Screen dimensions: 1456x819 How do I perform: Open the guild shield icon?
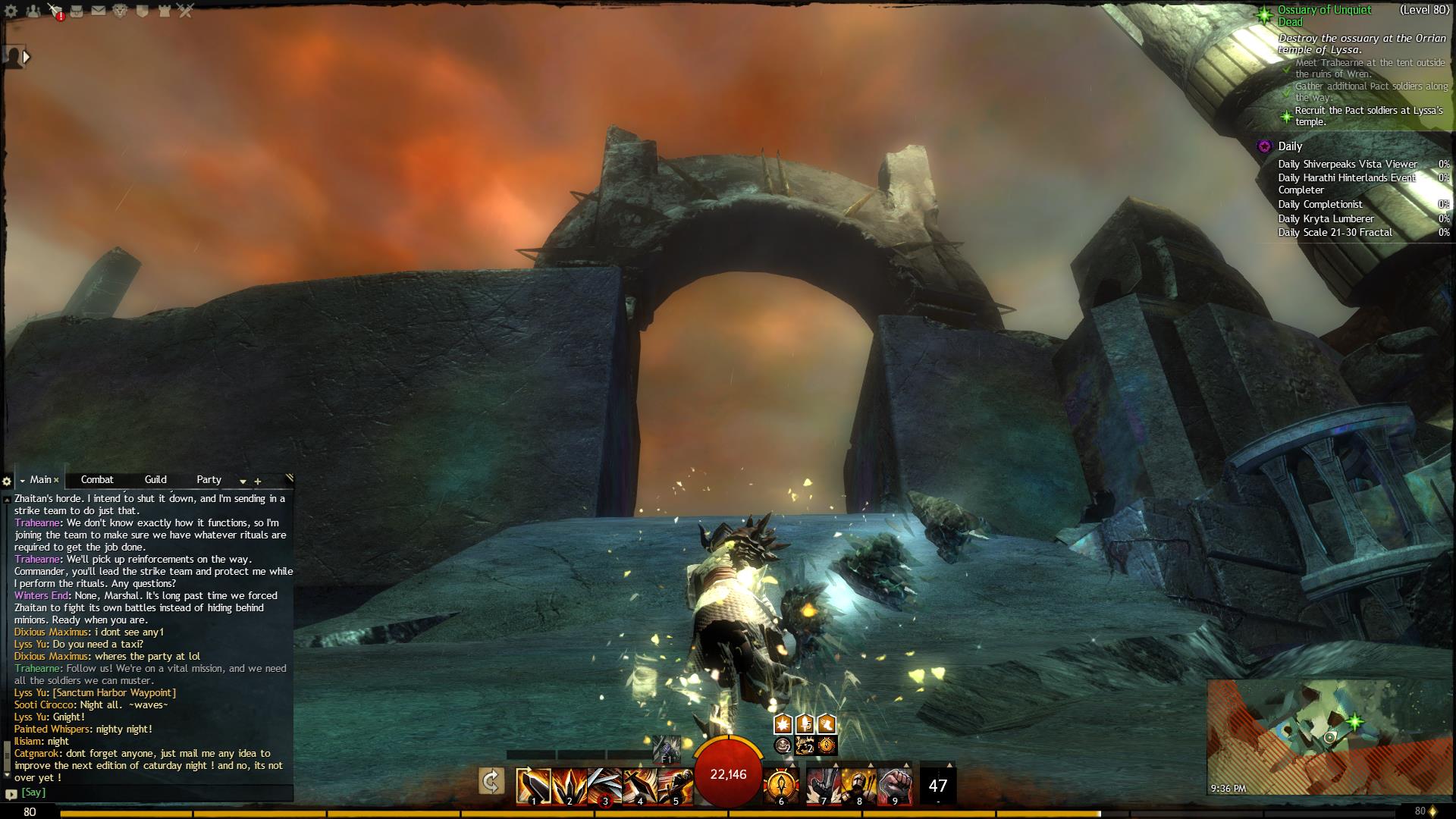pyautogui.click(x=142, y=11)
